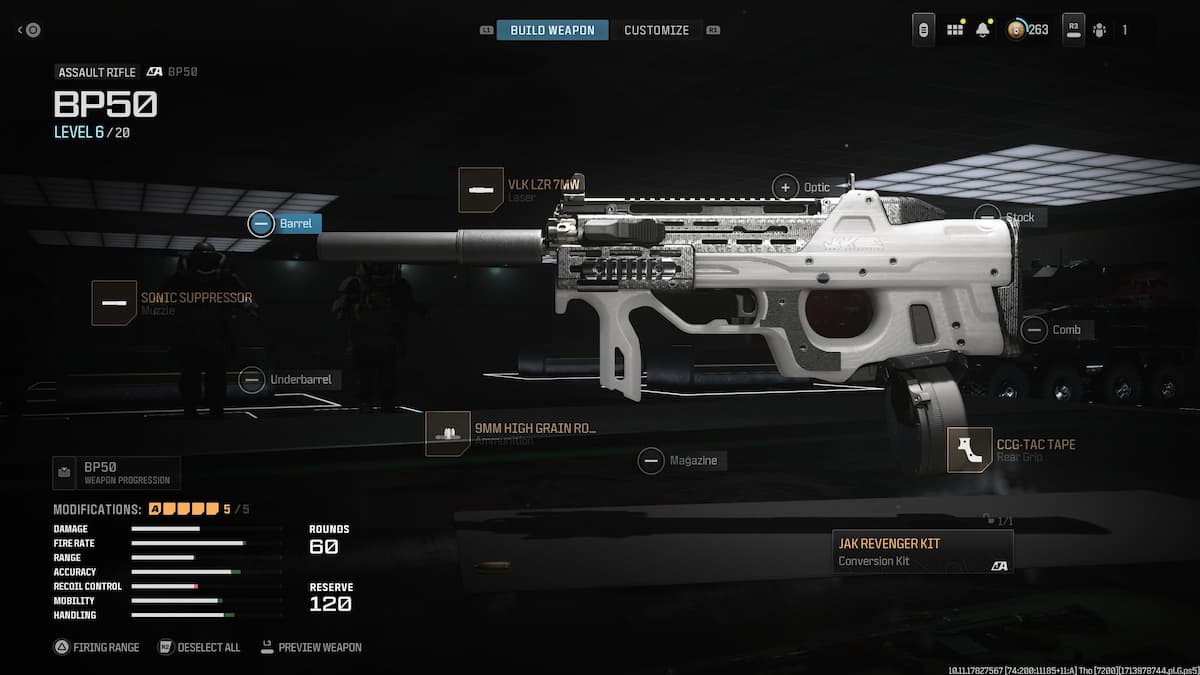1200x675 pixels.
Task: Click Deselect All attachments
Action: click(199, 647)
